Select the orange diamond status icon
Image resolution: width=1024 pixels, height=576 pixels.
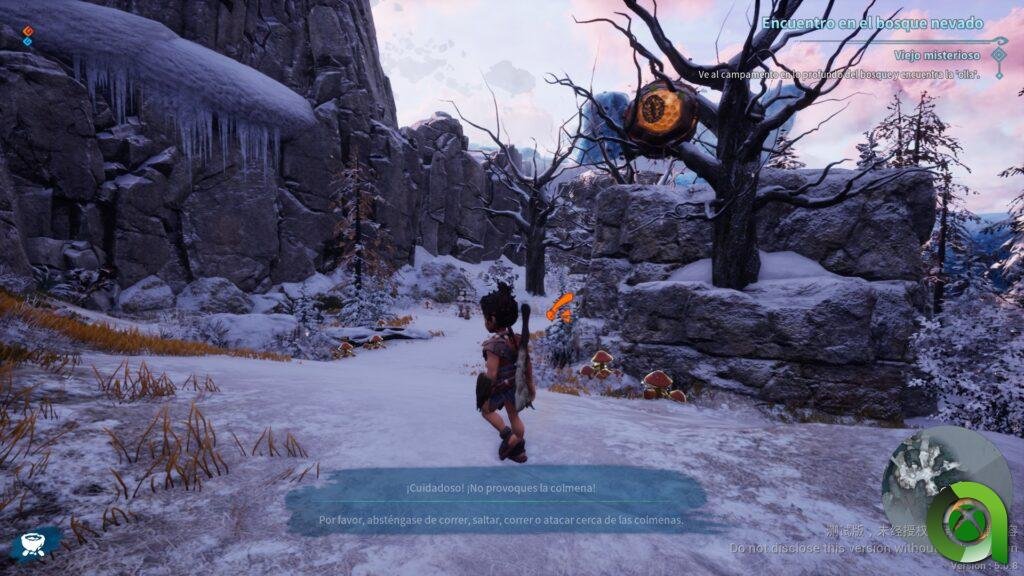[x=28, y=31]
